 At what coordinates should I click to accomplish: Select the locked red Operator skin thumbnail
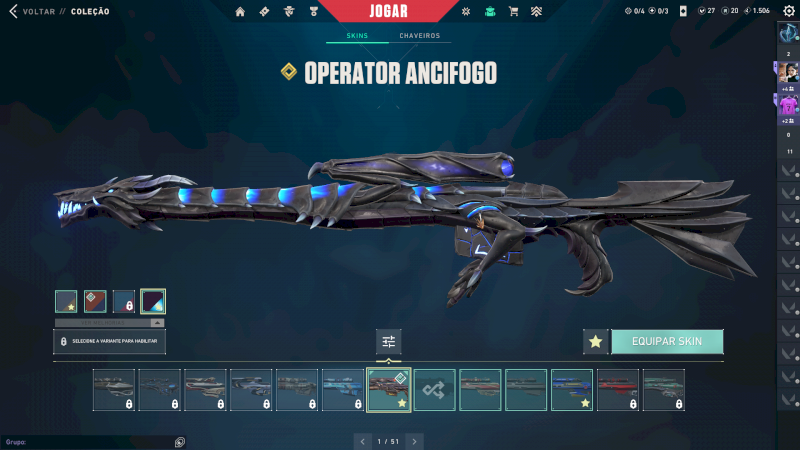(x=618, y=390)
